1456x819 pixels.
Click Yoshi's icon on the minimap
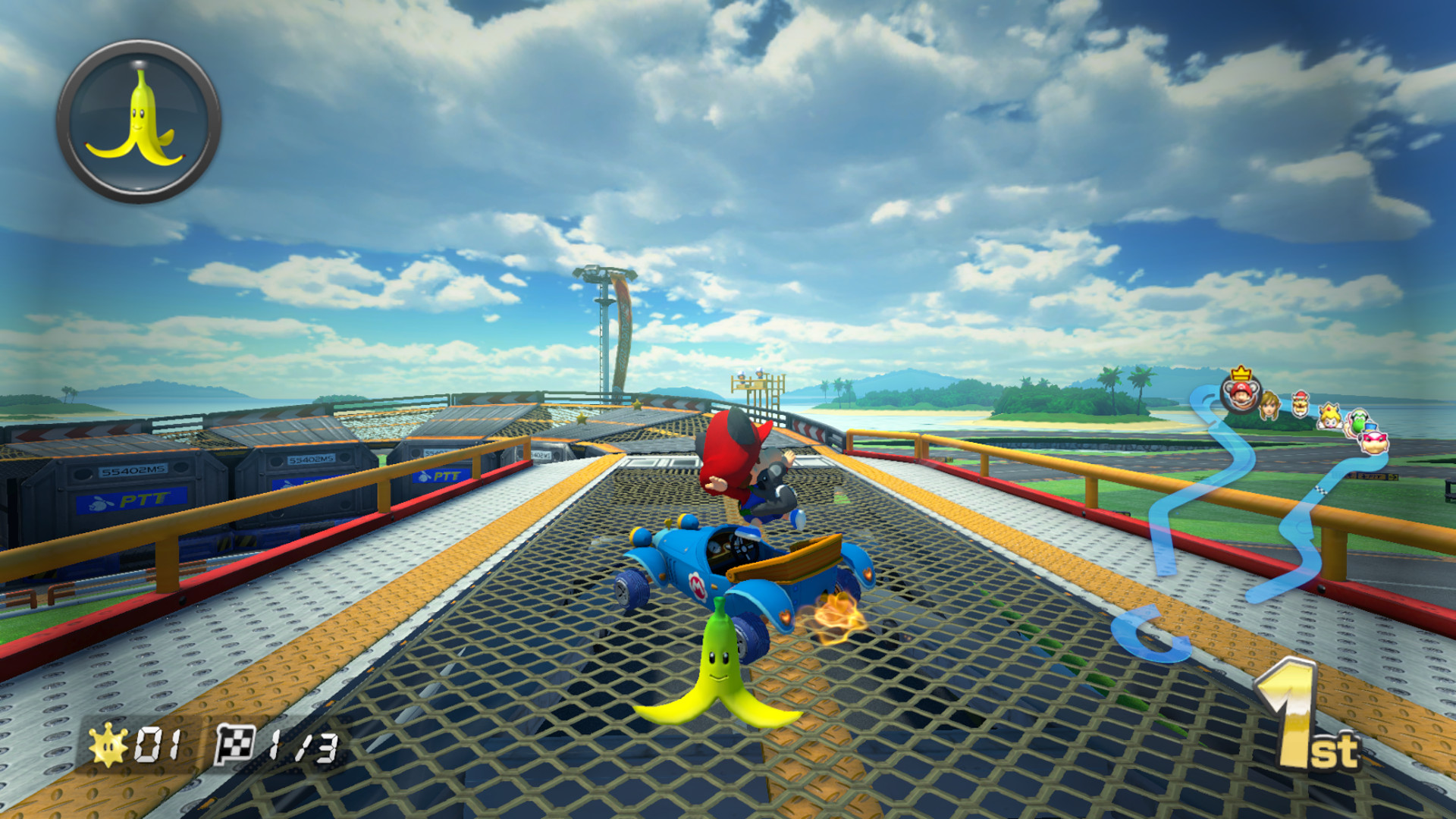[1358, 422]
